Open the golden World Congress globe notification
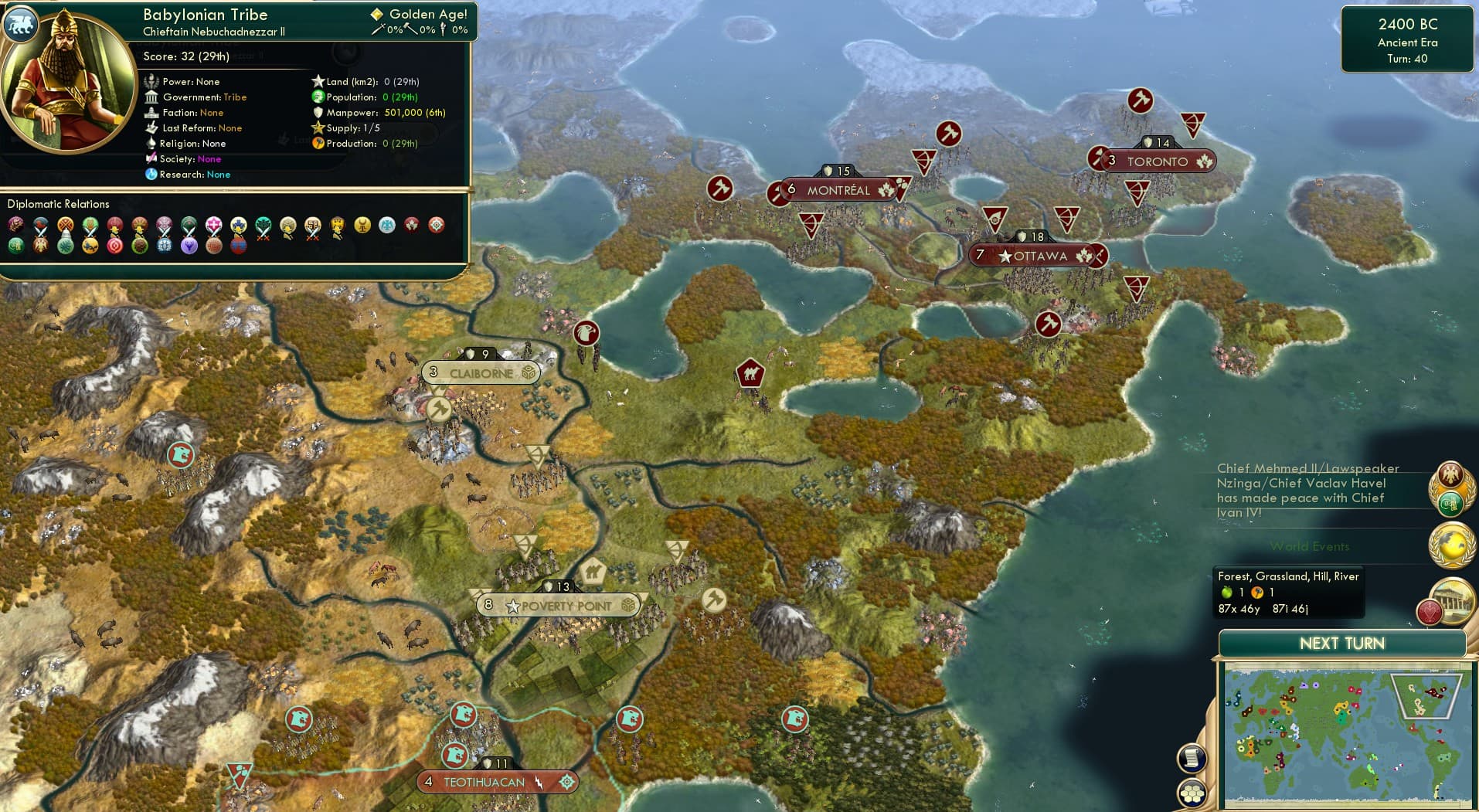The height and width of the screenshot is (812, 1479). [1450, 545]
